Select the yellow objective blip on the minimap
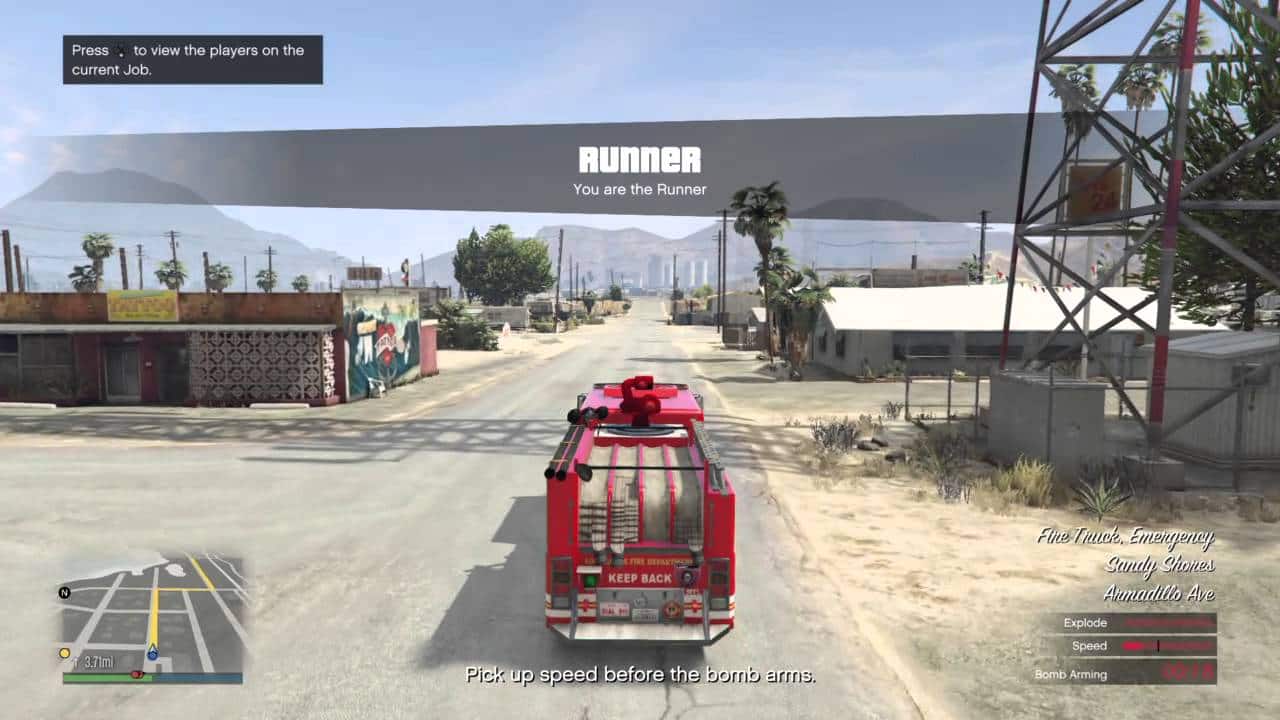The width and height of the screenshot is (1280, 720). tap(64, 652)
